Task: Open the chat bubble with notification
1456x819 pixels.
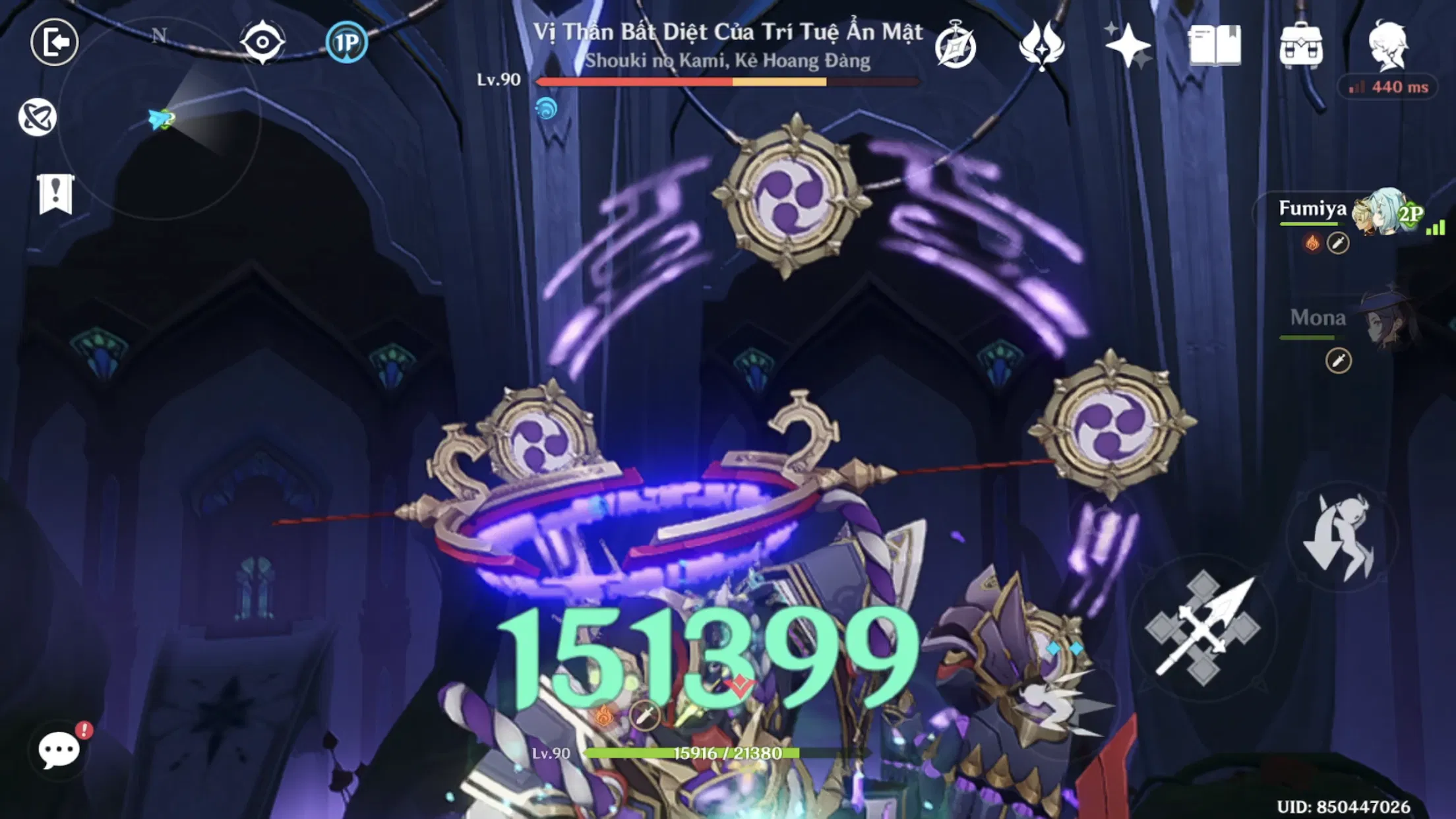Action: tap(58, 749)
